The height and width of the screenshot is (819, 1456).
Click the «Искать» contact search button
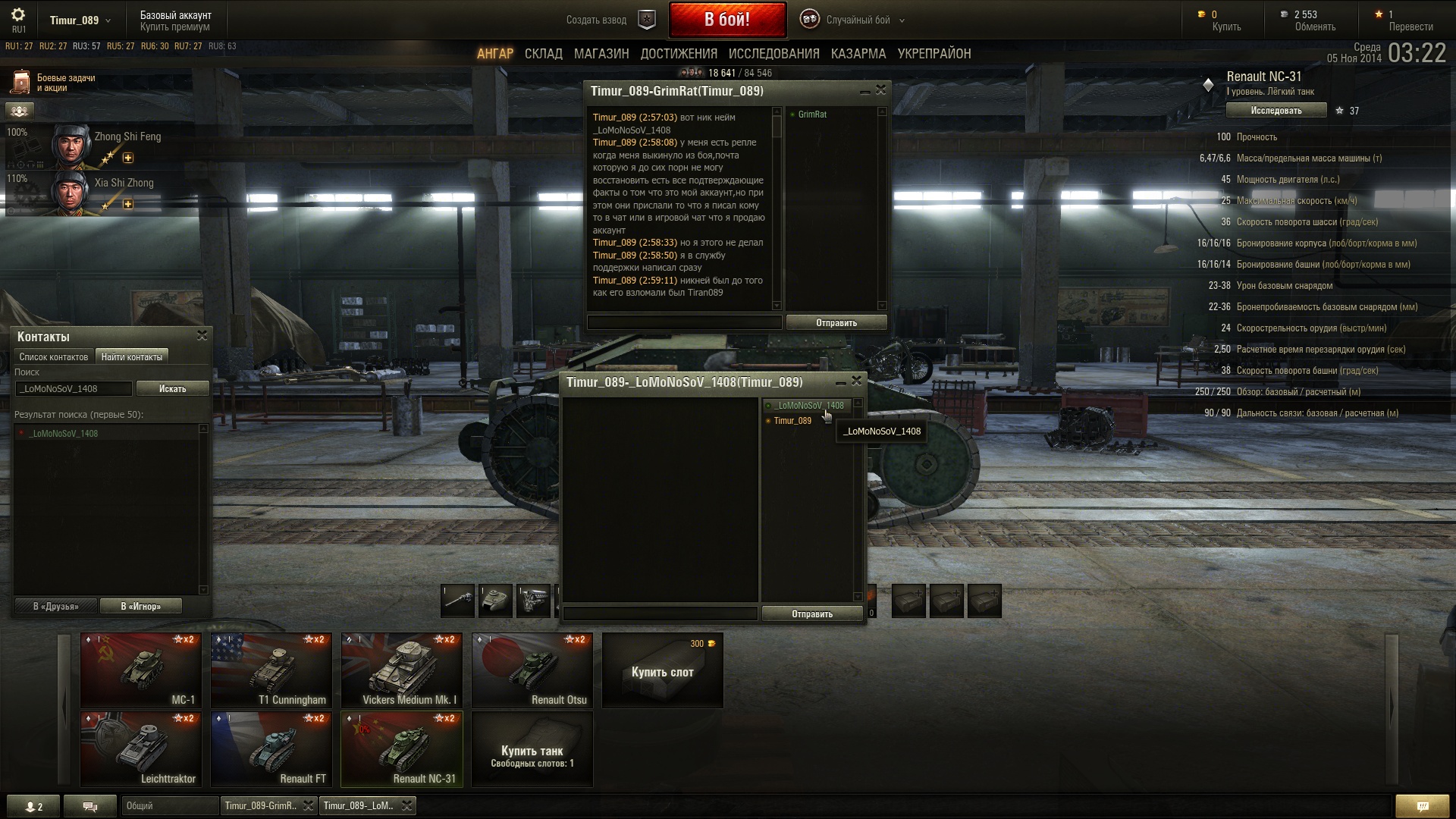[172, 389]
